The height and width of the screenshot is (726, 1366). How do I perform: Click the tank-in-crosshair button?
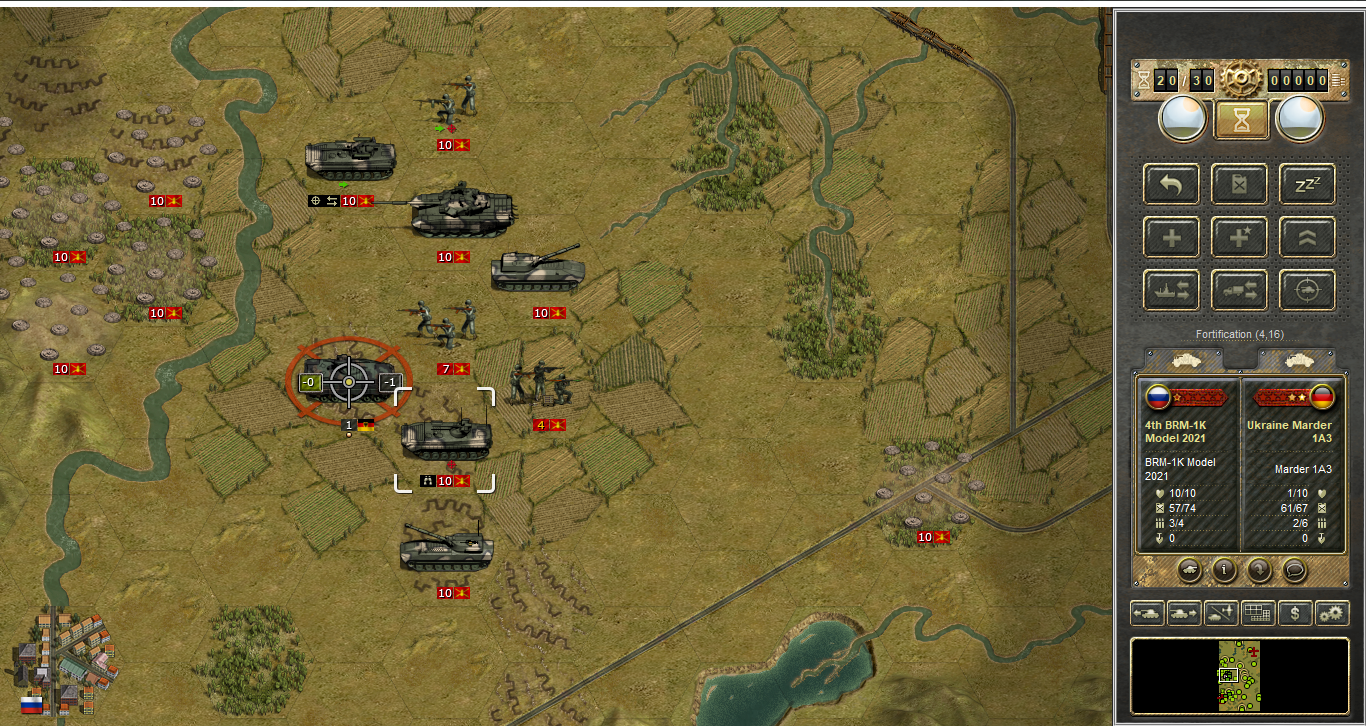coord(1307,290)
